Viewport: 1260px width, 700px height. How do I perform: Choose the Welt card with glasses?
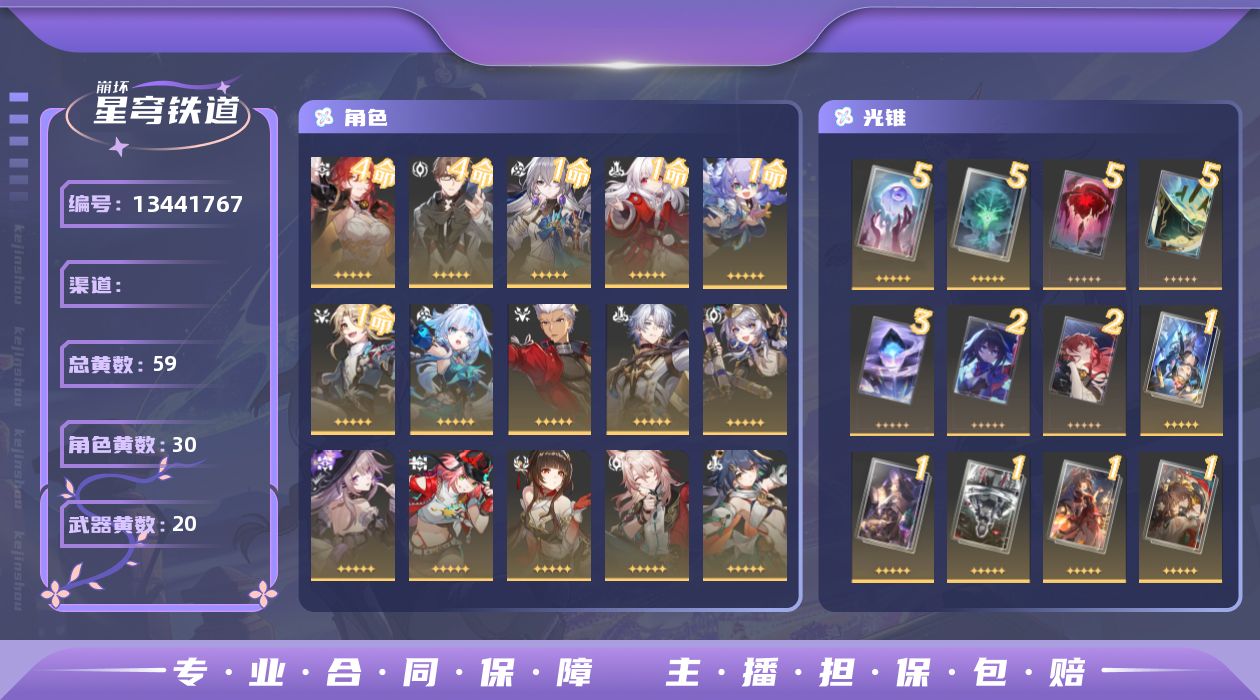(x=450, y=222)
